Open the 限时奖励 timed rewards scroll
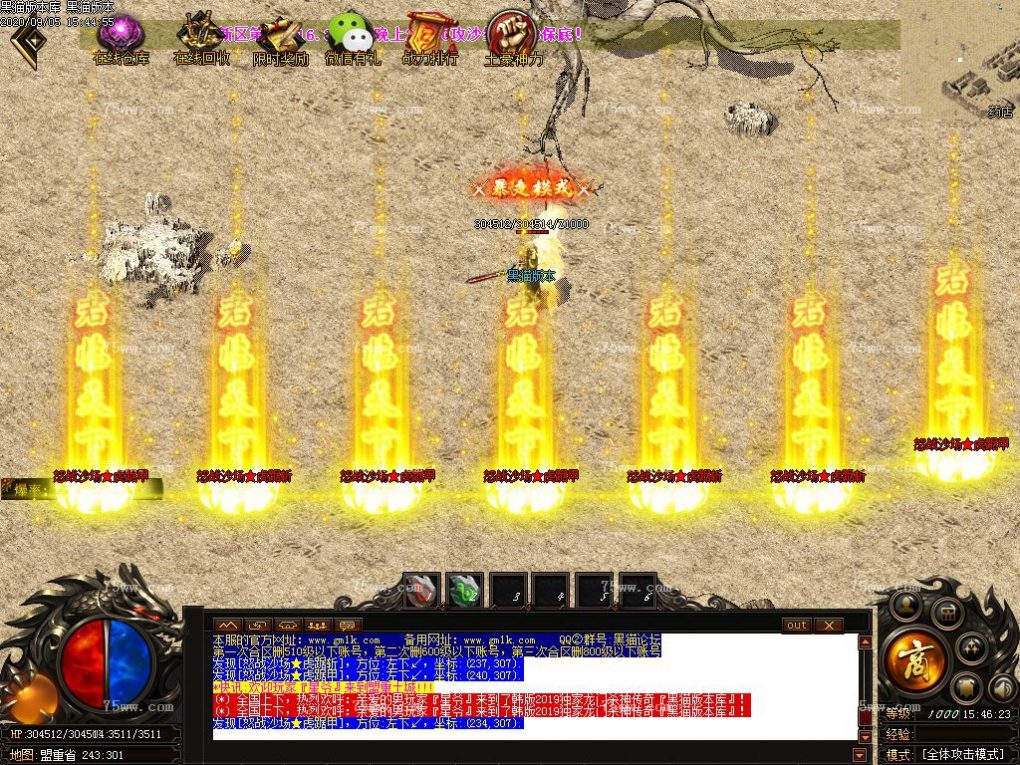 pyautogui.click(x=280, y=38)
